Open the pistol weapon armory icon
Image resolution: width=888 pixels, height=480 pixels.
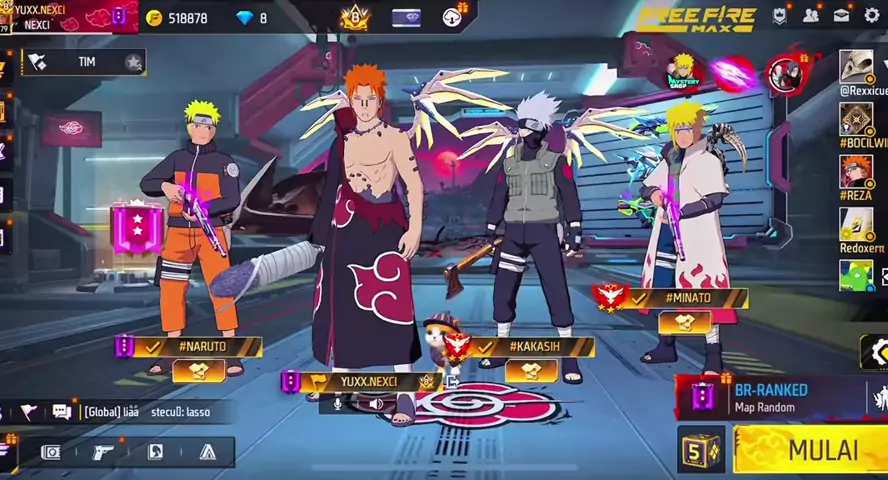103,452
